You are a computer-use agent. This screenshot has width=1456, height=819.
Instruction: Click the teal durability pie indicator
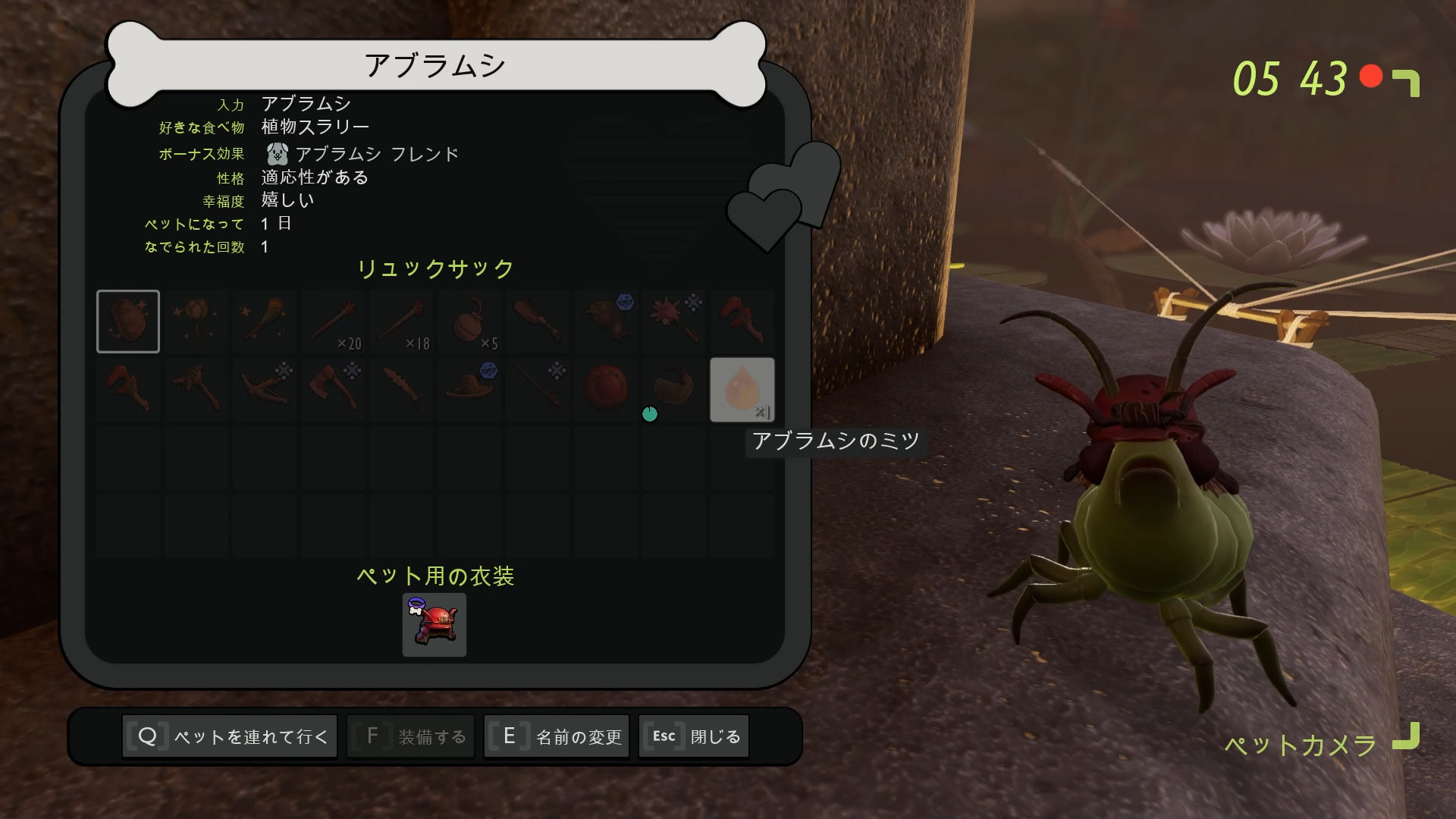pyautogui.click(x=650, y=415)
